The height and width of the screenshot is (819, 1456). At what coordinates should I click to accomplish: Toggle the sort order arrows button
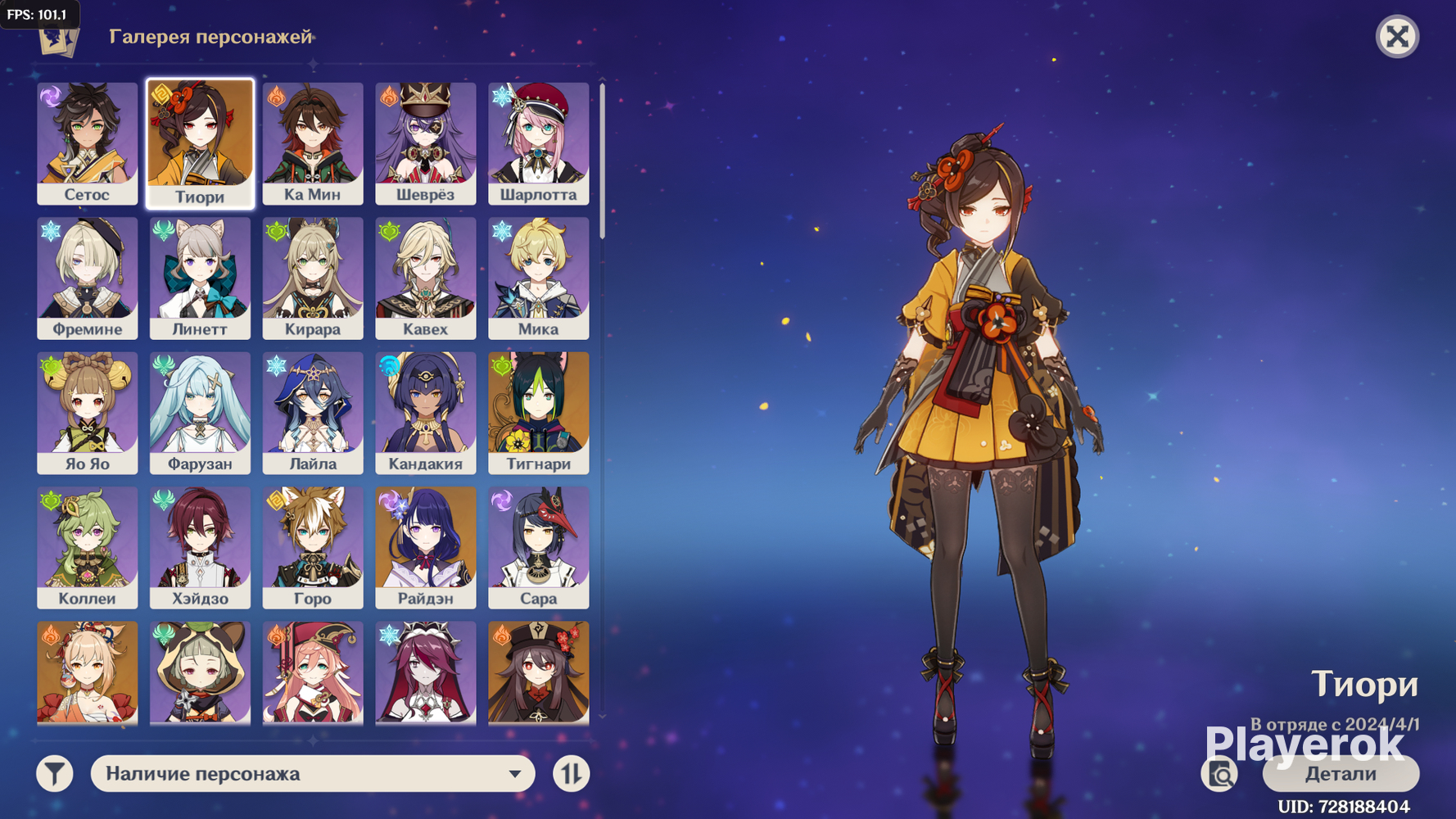pos(571,774)
